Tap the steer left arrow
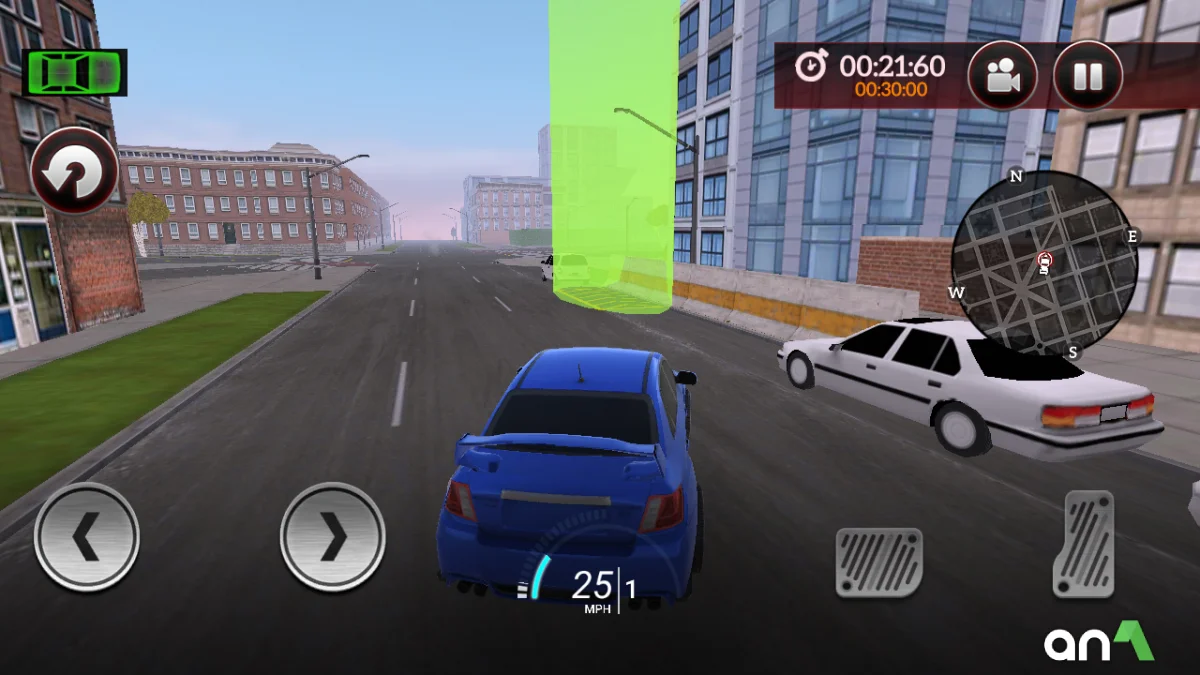Screen dimensions: 1200x675 coord(87,537)
